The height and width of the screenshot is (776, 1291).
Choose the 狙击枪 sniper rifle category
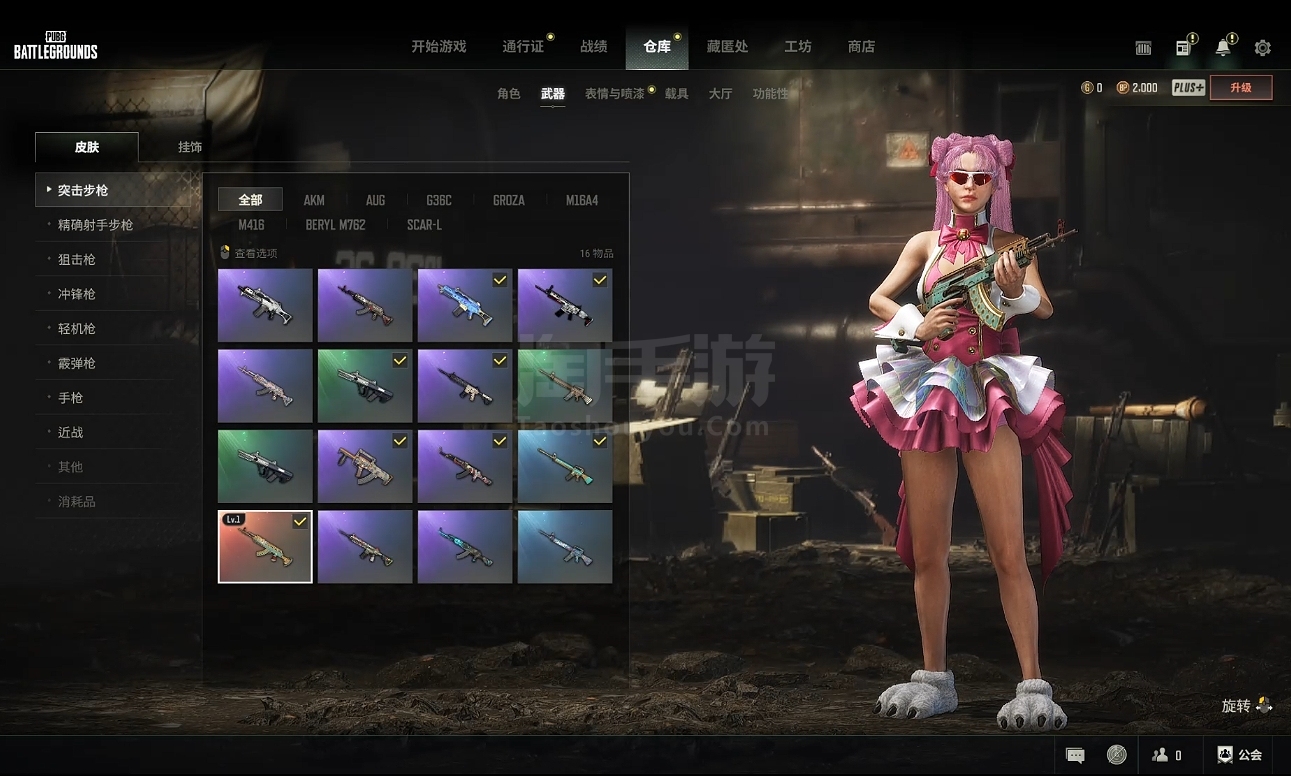pyautogui.click(x=77, y=259)
